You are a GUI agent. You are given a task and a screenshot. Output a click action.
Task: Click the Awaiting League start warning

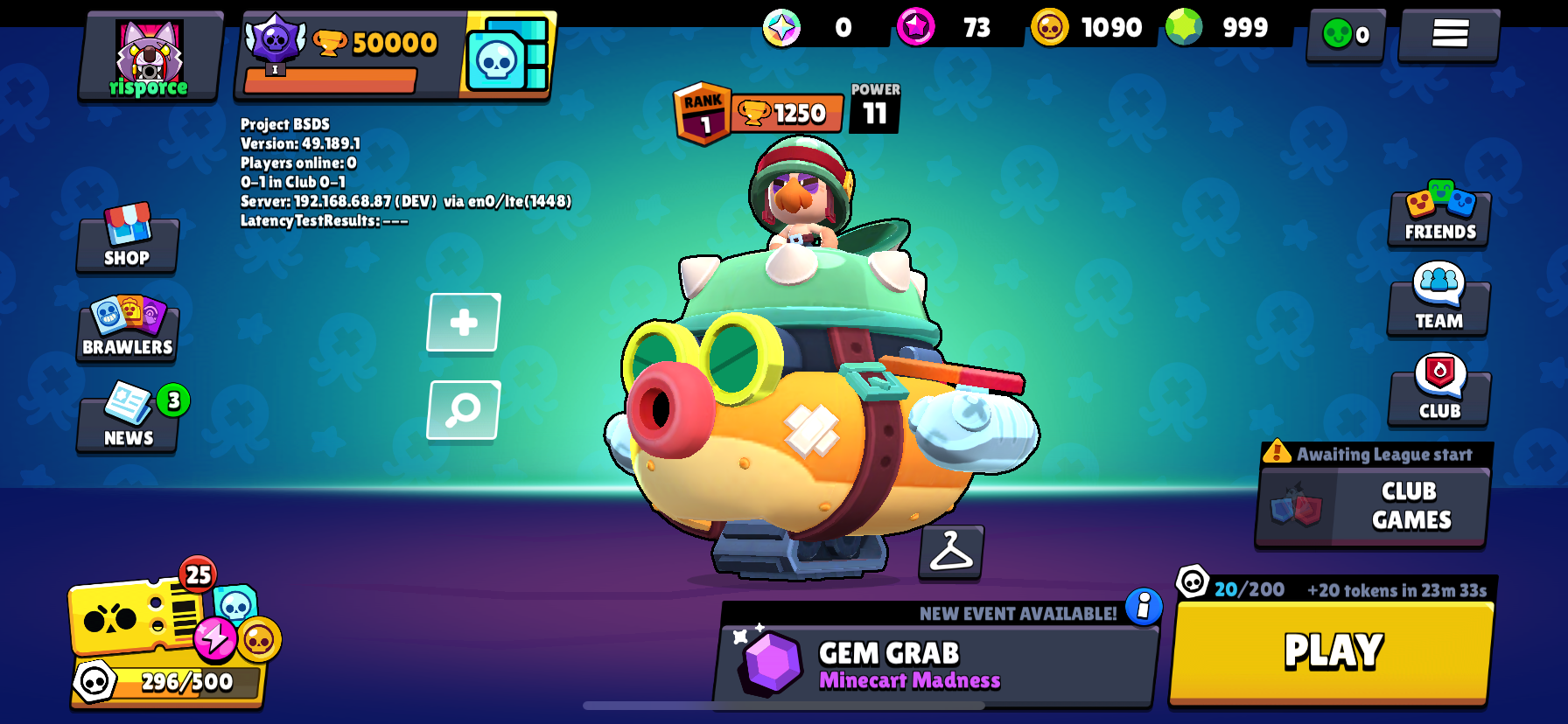(1369, 454)
